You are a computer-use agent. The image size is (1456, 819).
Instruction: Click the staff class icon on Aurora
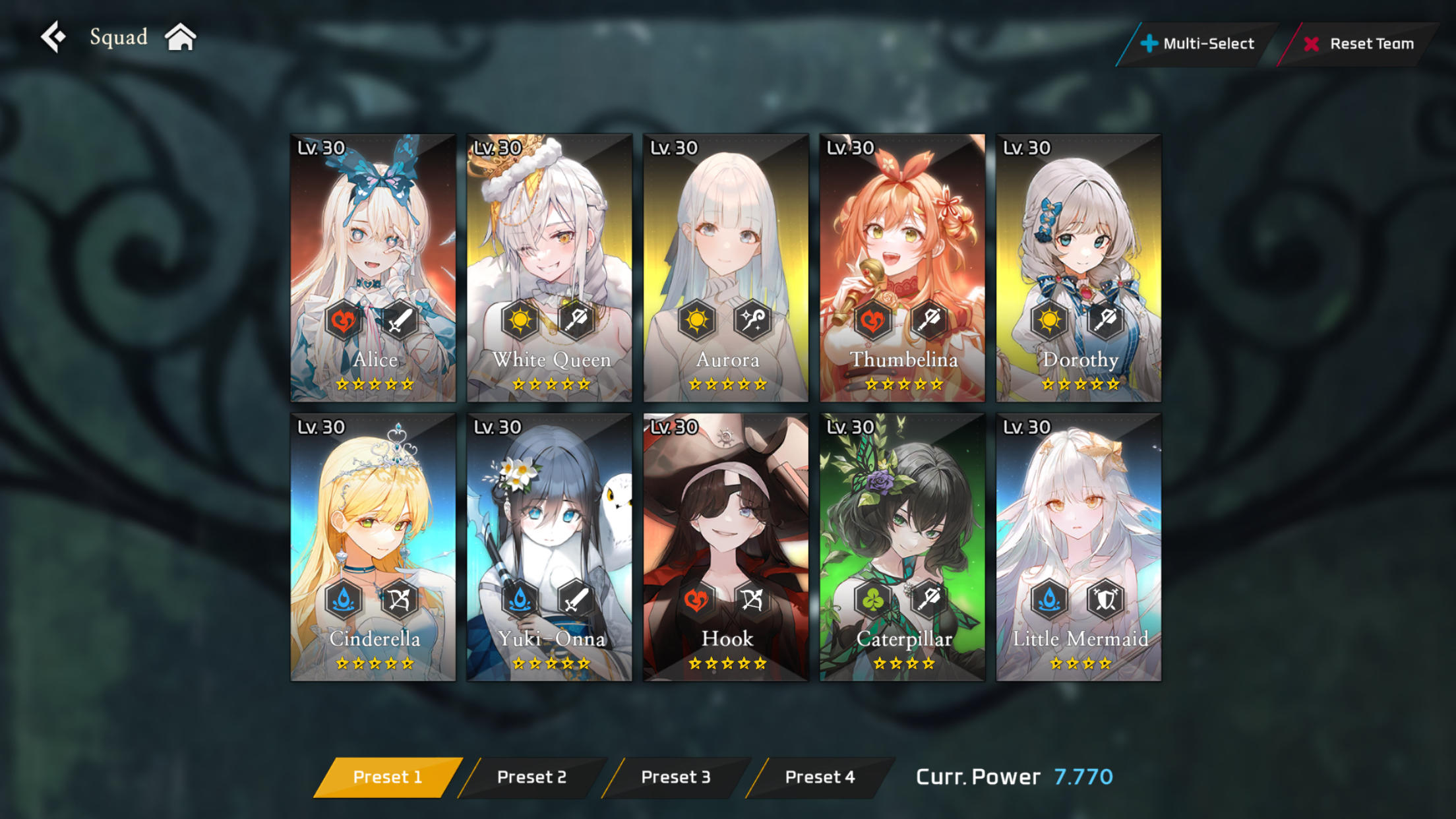tap(754, 321)
